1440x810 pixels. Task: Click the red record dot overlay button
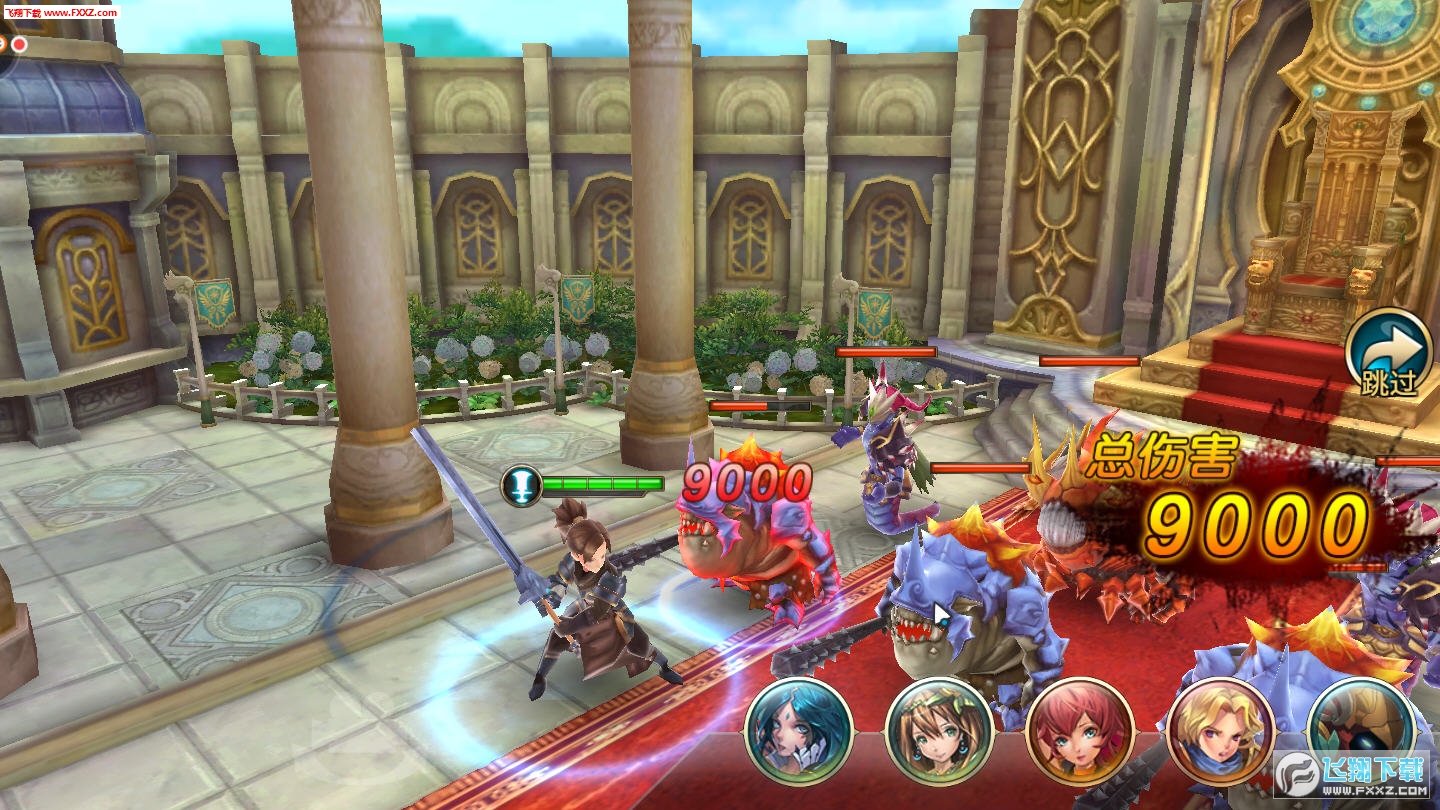(19, 44)
